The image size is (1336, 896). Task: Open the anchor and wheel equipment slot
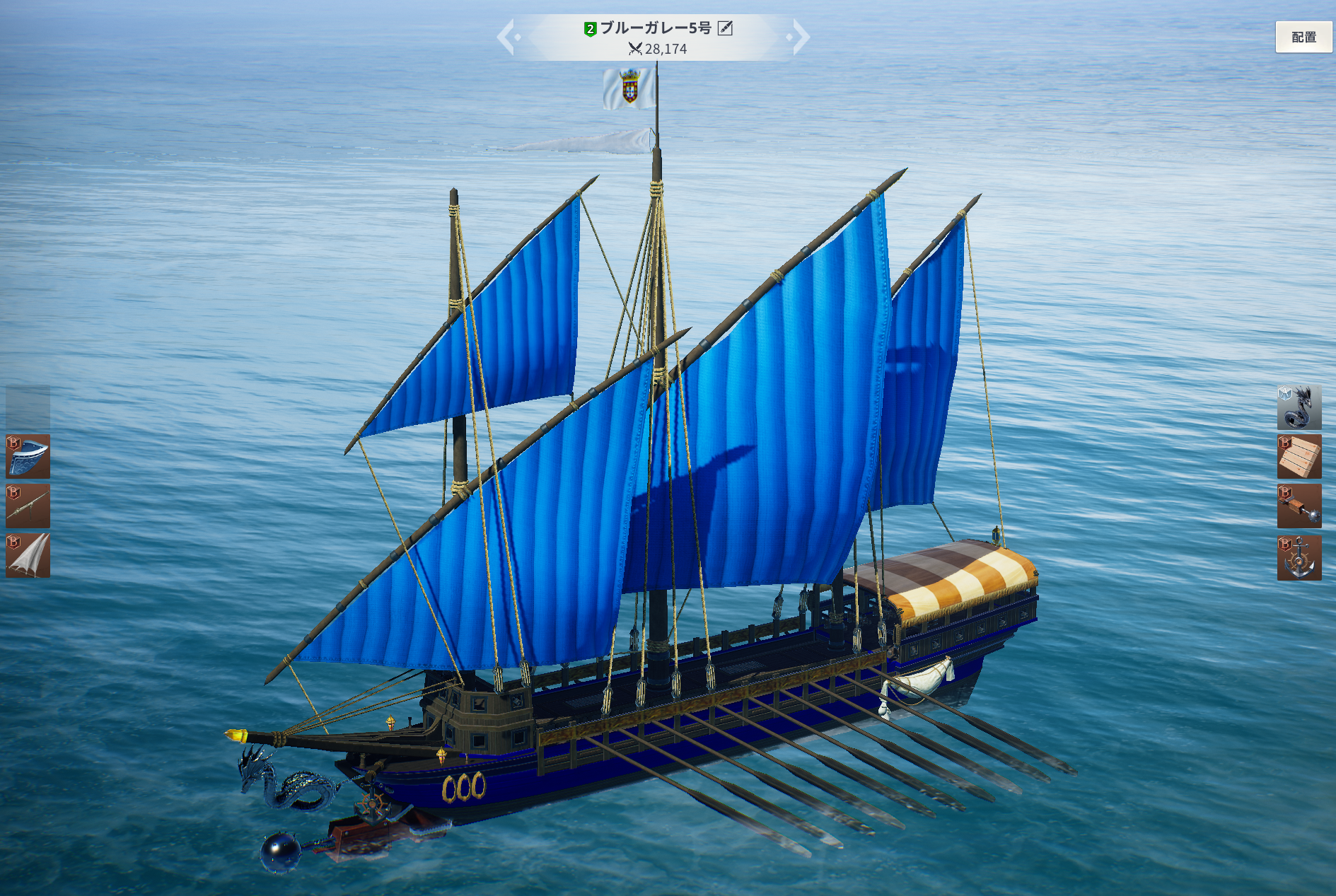click(x=1299, y=558)
